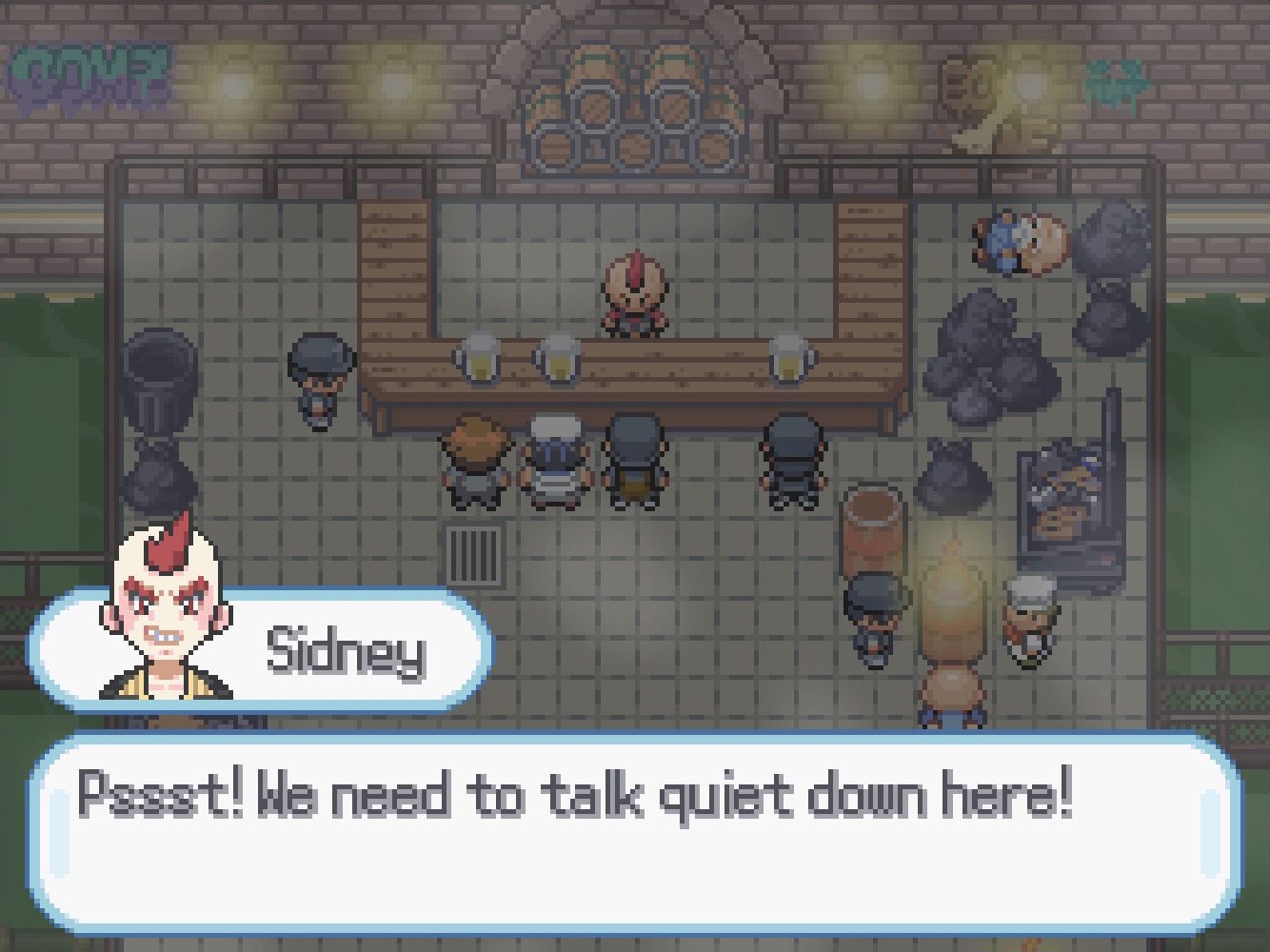Select the red-mohawk bartender behind the counter
Viewport: 1270px width, 952px height.
coord(631,295)
